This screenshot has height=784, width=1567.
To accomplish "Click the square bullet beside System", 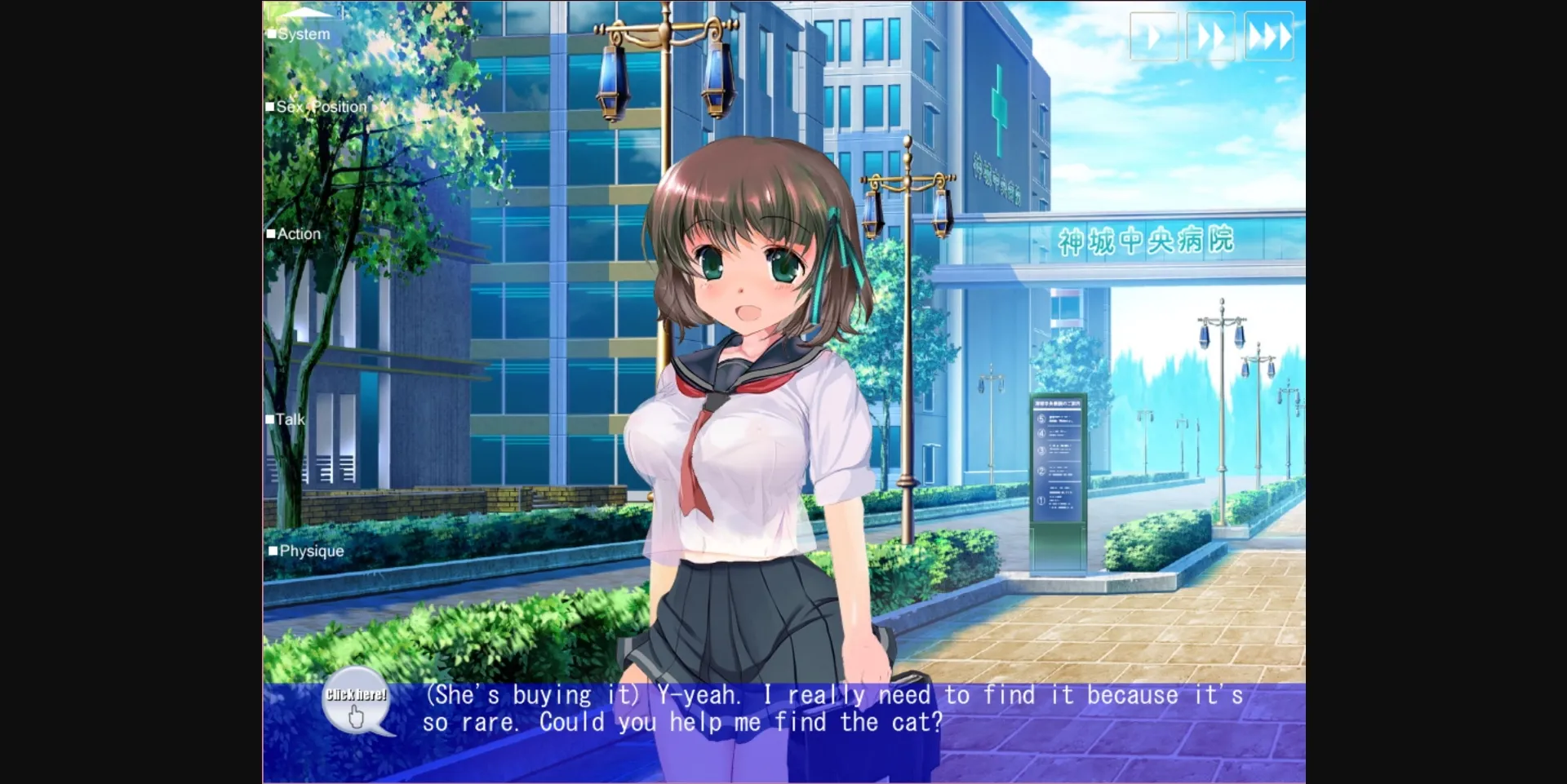I will [273, 34].
